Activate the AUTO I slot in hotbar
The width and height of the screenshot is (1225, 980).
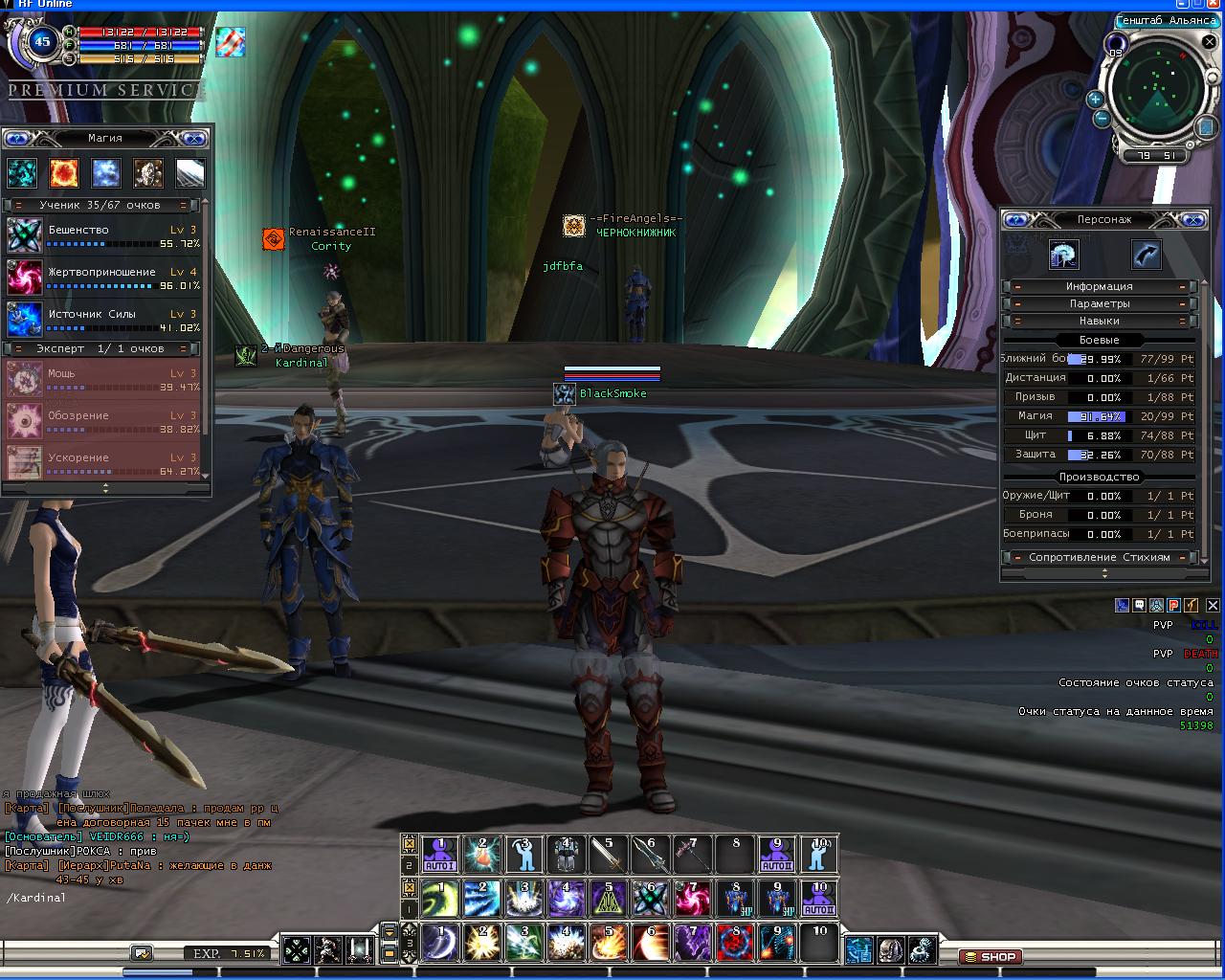tap(440, 855)
